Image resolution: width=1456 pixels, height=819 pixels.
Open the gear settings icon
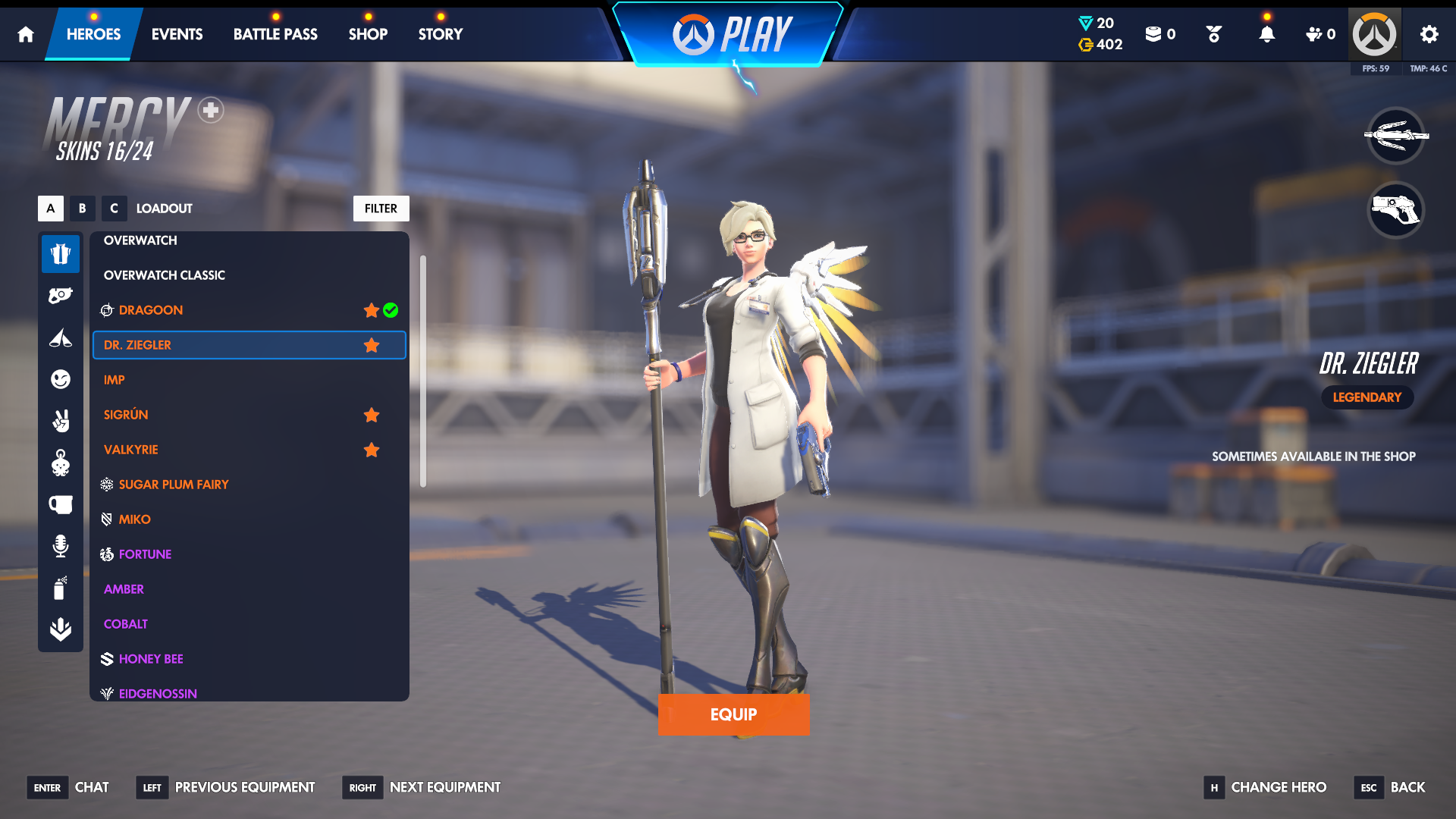click(x=1429, y=34)
